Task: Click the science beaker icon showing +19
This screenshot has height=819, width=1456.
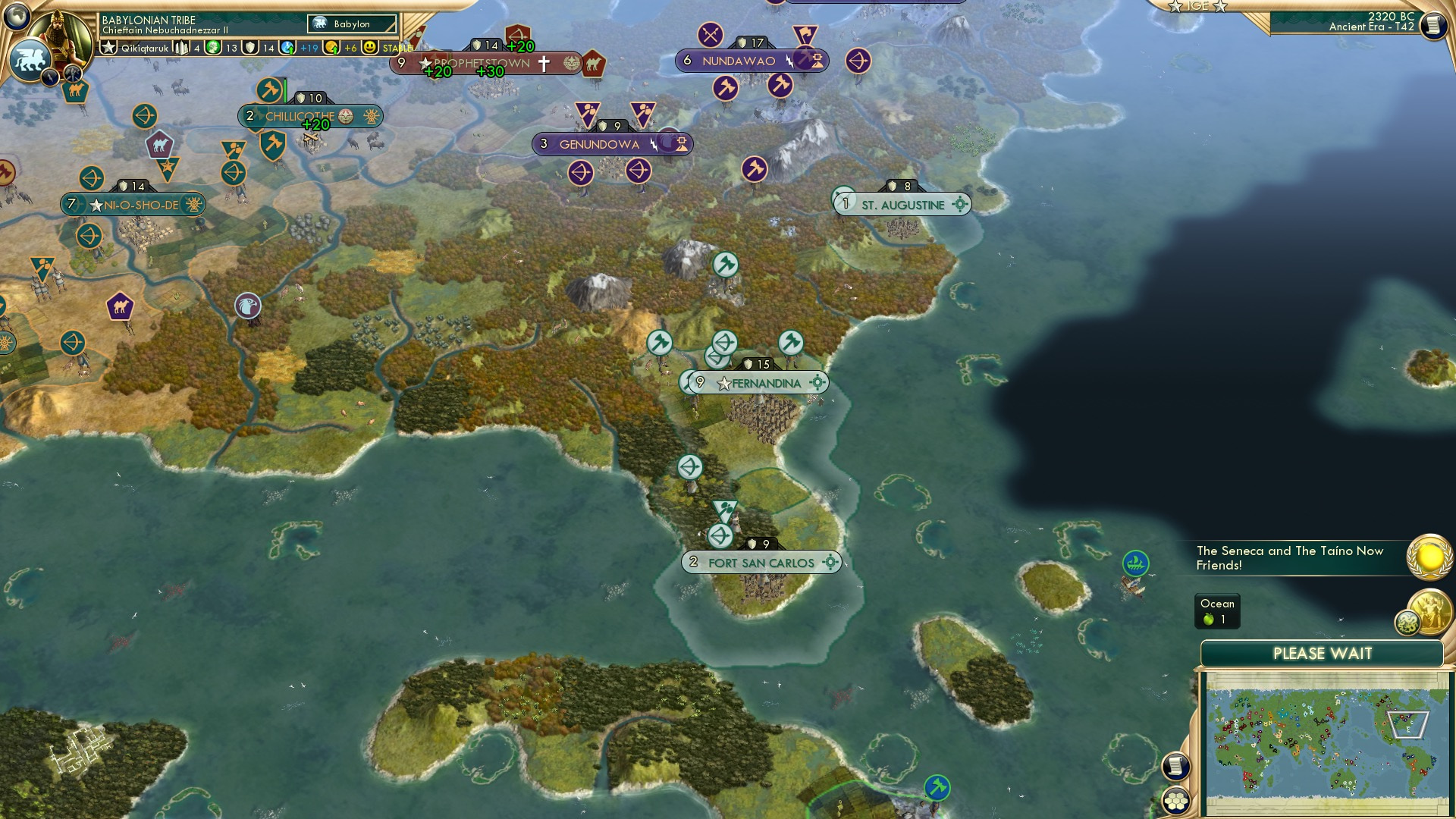Action: click(287, 48)
